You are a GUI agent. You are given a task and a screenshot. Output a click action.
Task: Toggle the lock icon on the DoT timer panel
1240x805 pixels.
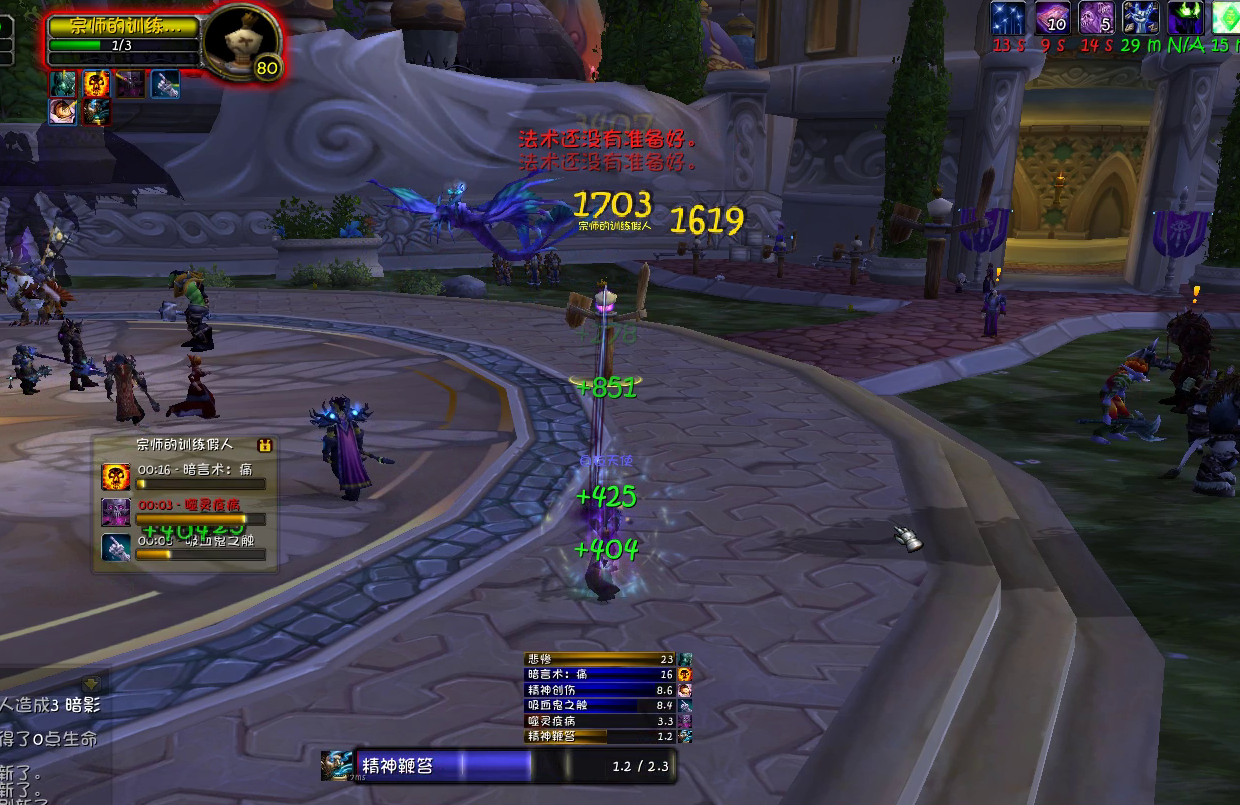click(265, 445)
